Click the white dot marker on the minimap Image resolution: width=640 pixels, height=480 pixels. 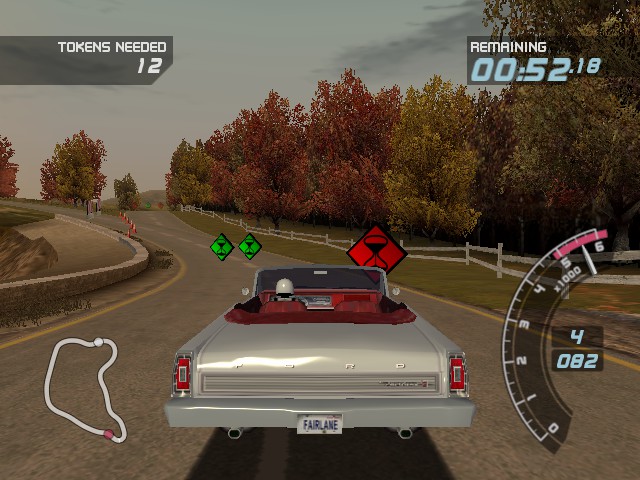click(x=98, y=344)
